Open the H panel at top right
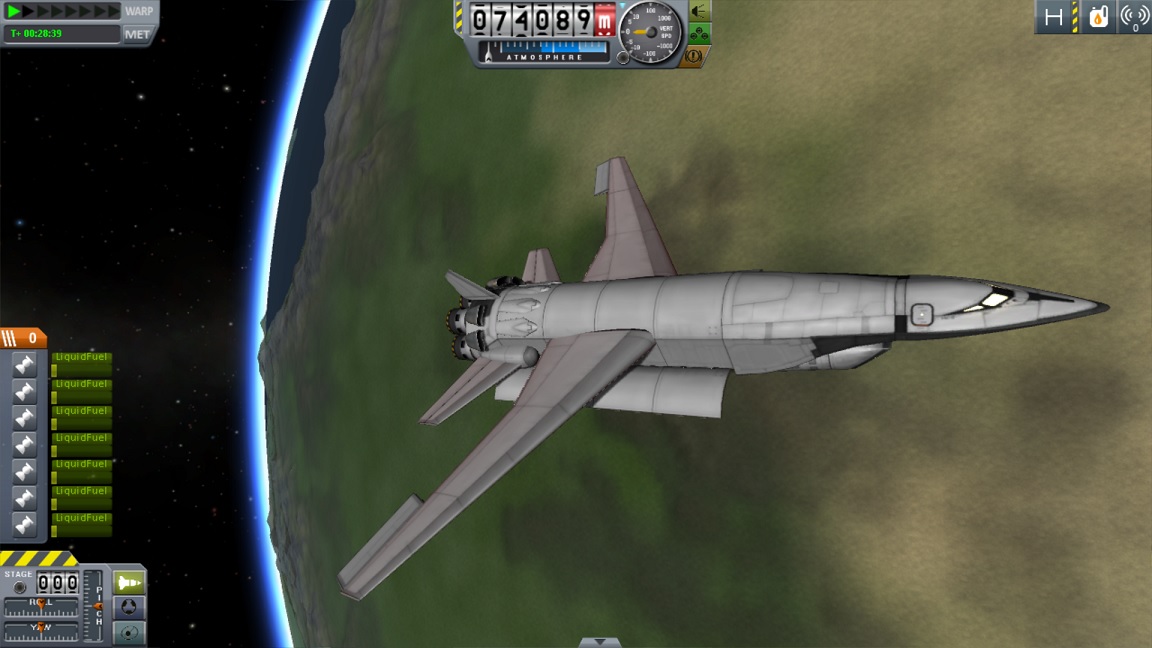This screenshot has height=648, width=1152. coord(1053,17)
